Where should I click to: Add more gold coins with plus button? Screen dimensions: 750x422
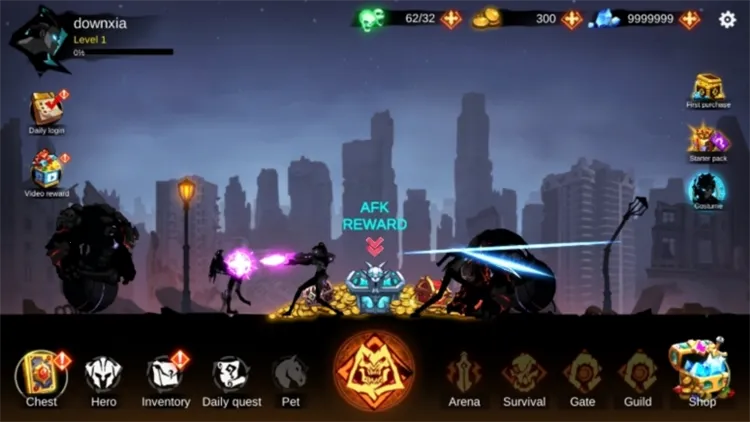click(x=572, y=19)
